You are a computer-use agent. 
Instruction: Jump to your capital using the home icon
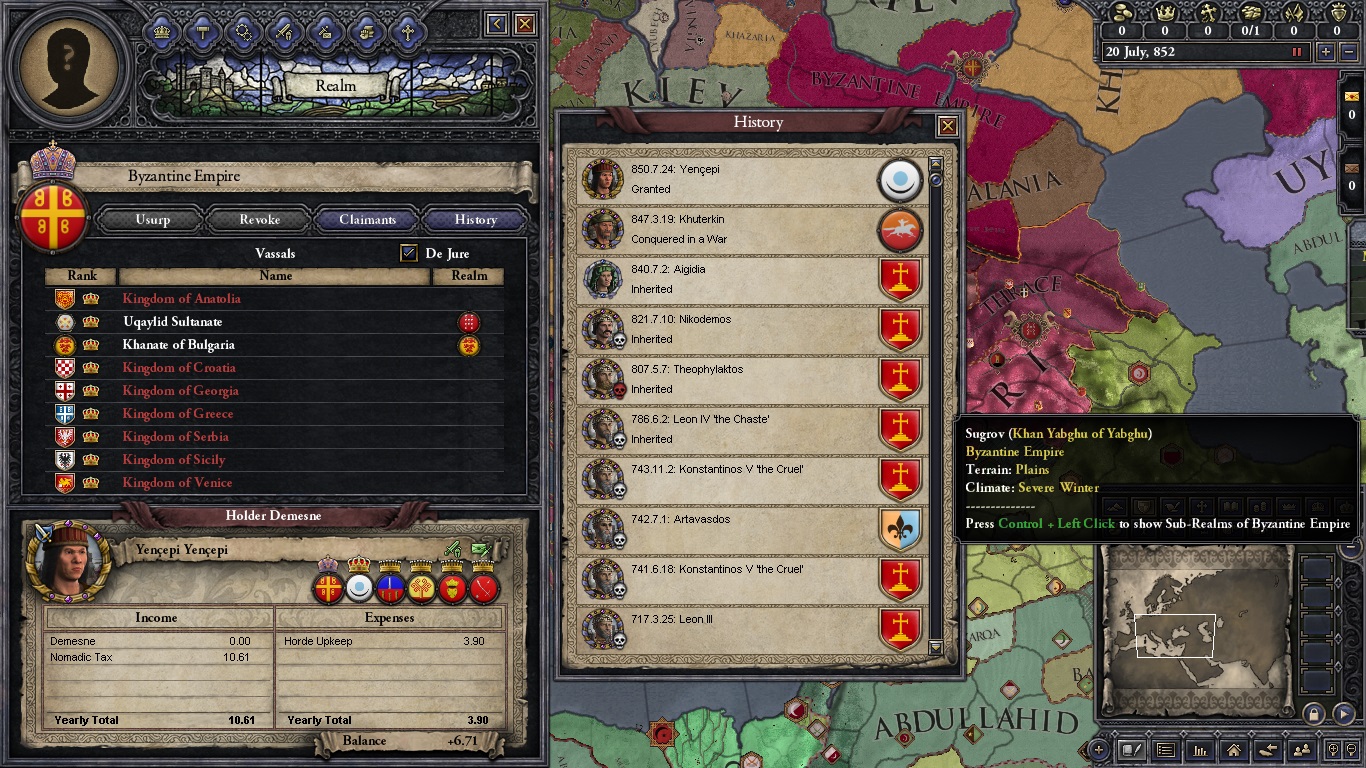(1234, 750)
